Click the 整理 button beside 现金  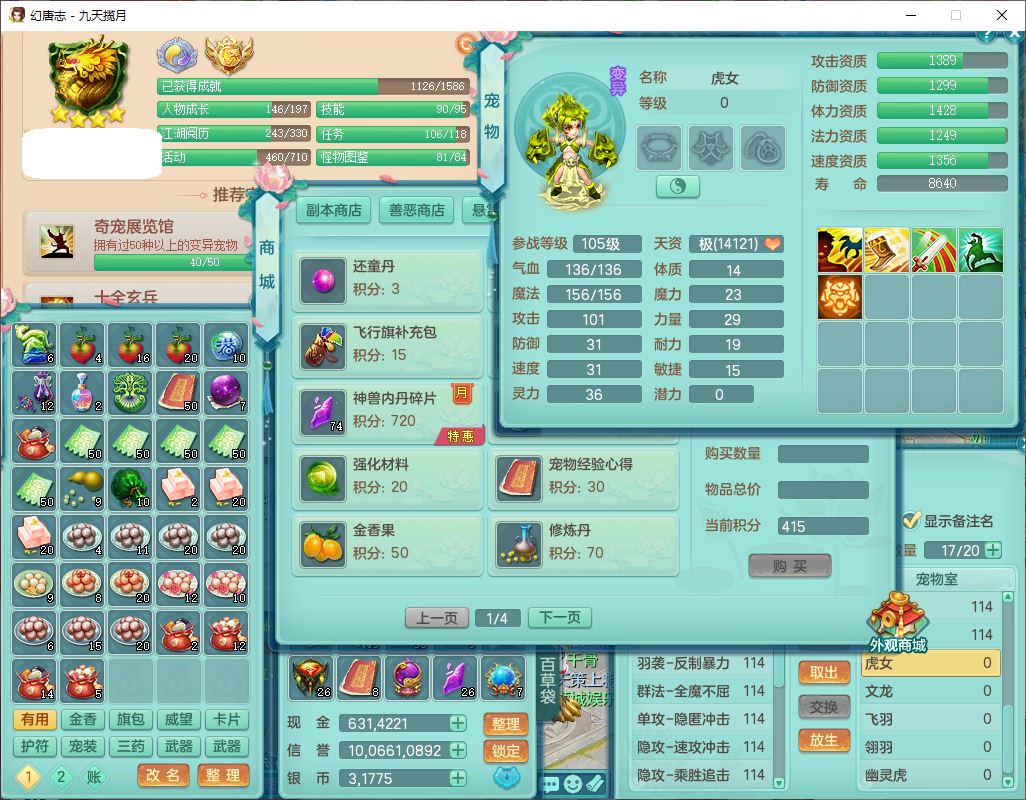[x=506, y=724]
